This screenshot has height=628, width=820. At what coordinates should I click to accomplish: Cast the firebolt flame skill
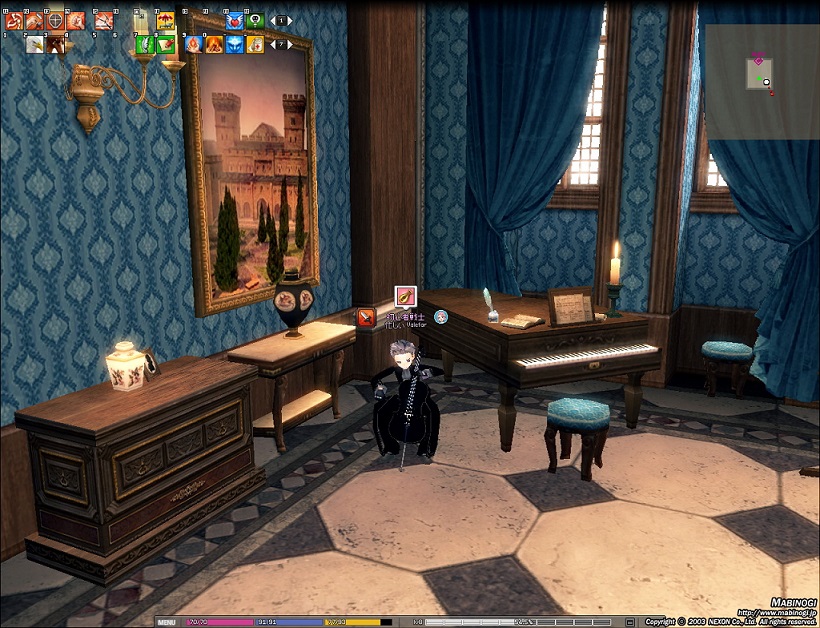click(x=193, y=44)
